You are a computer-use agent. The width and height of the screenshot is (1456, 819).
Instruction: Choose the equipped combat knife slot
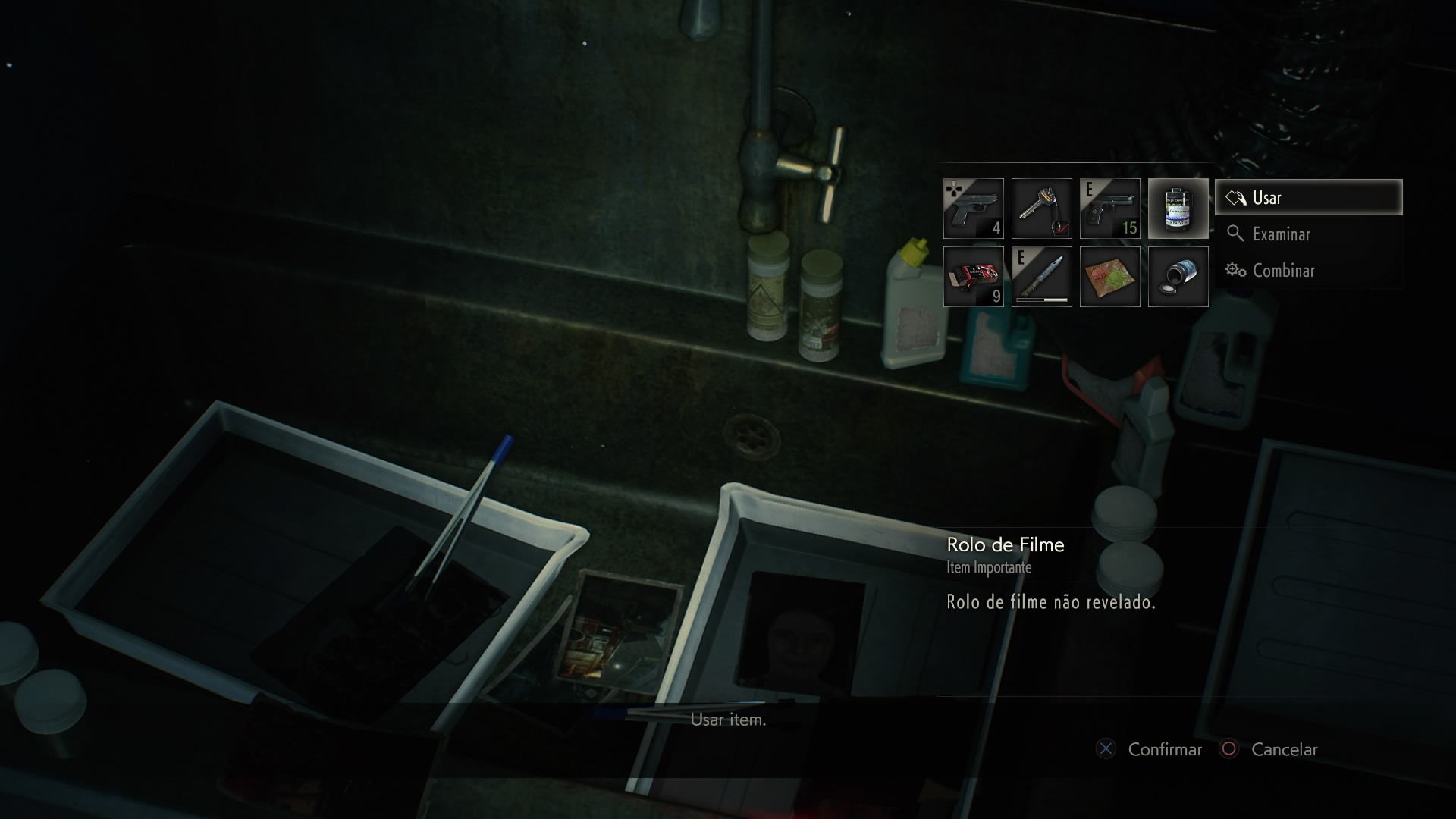[1042, 277]
